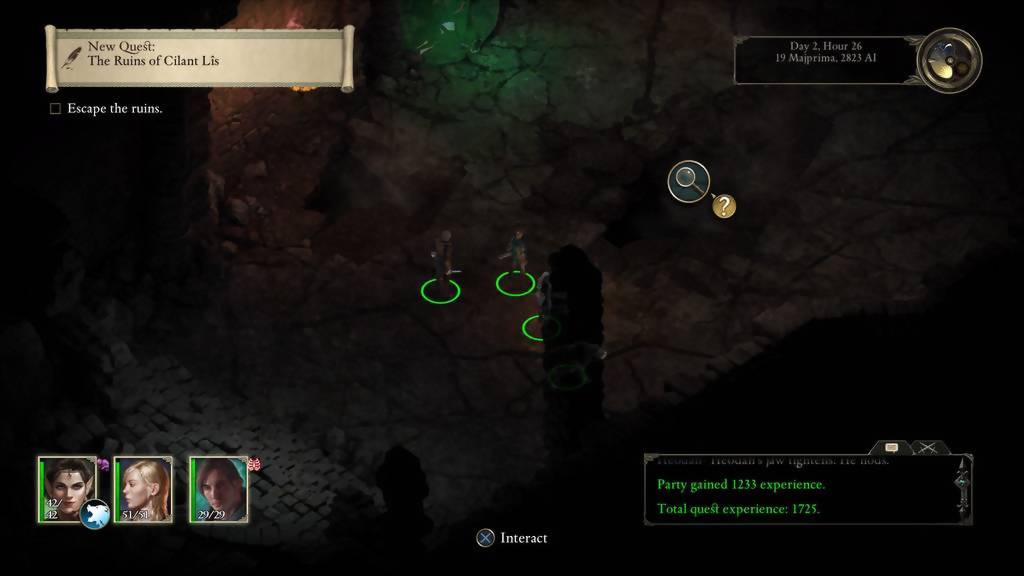
Task: Select the elf character portrait
Action: [66, 483]
